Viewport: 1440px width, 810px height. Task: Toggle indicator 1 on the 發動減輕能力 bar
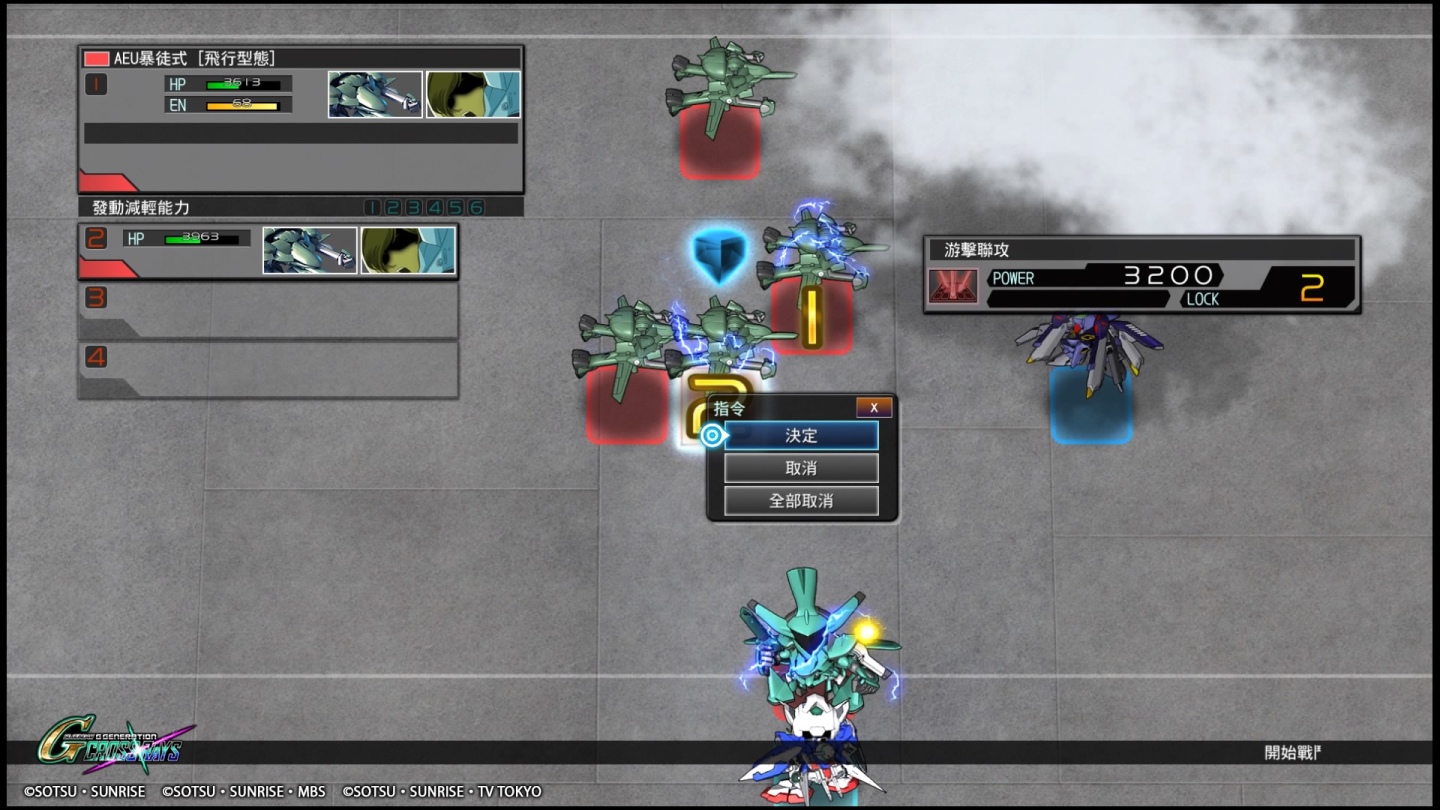[x=372, y=205]
